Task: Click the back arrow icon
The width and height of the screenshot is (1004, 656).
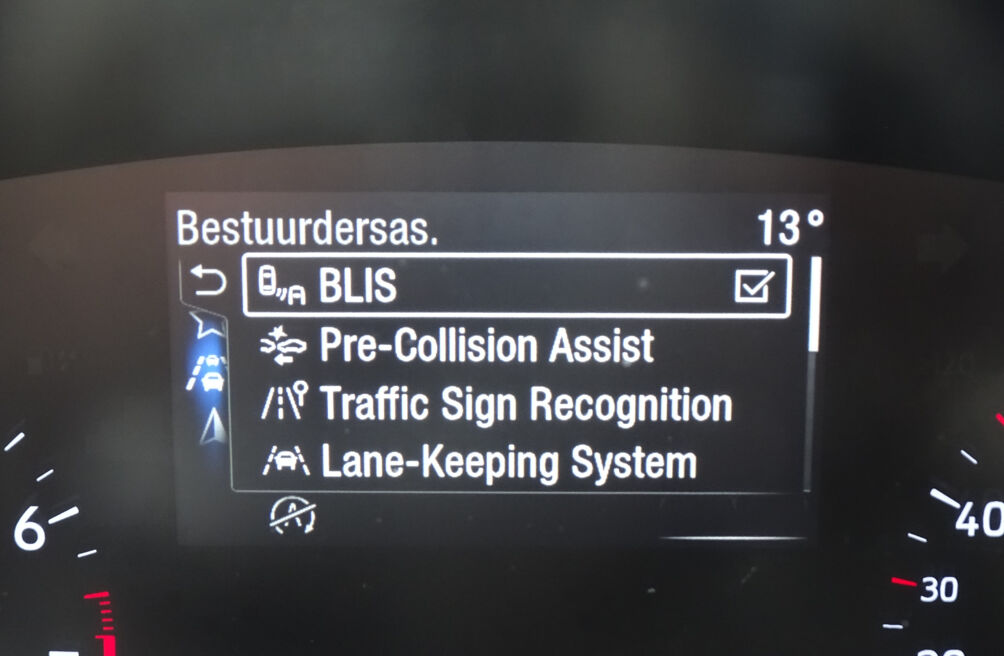Action: point(209,285)
